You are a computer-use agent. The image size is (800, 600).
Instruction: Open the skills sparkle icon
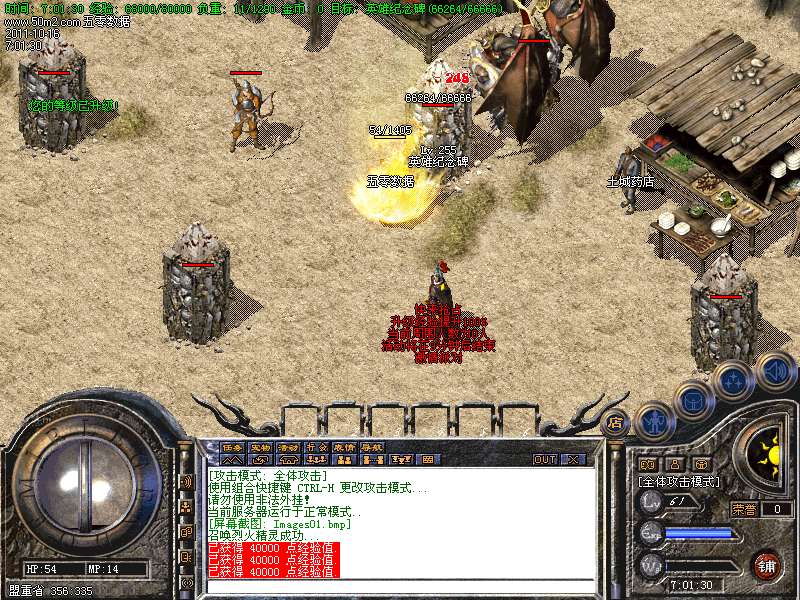(x=733, y=381)
